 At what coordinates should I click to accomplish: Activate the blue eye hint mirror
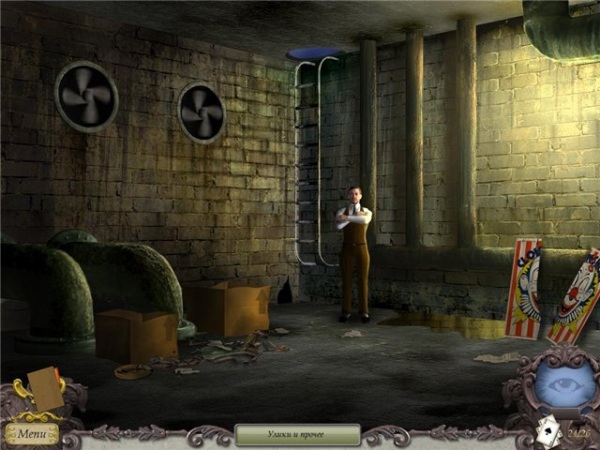[x=558, y=385]
